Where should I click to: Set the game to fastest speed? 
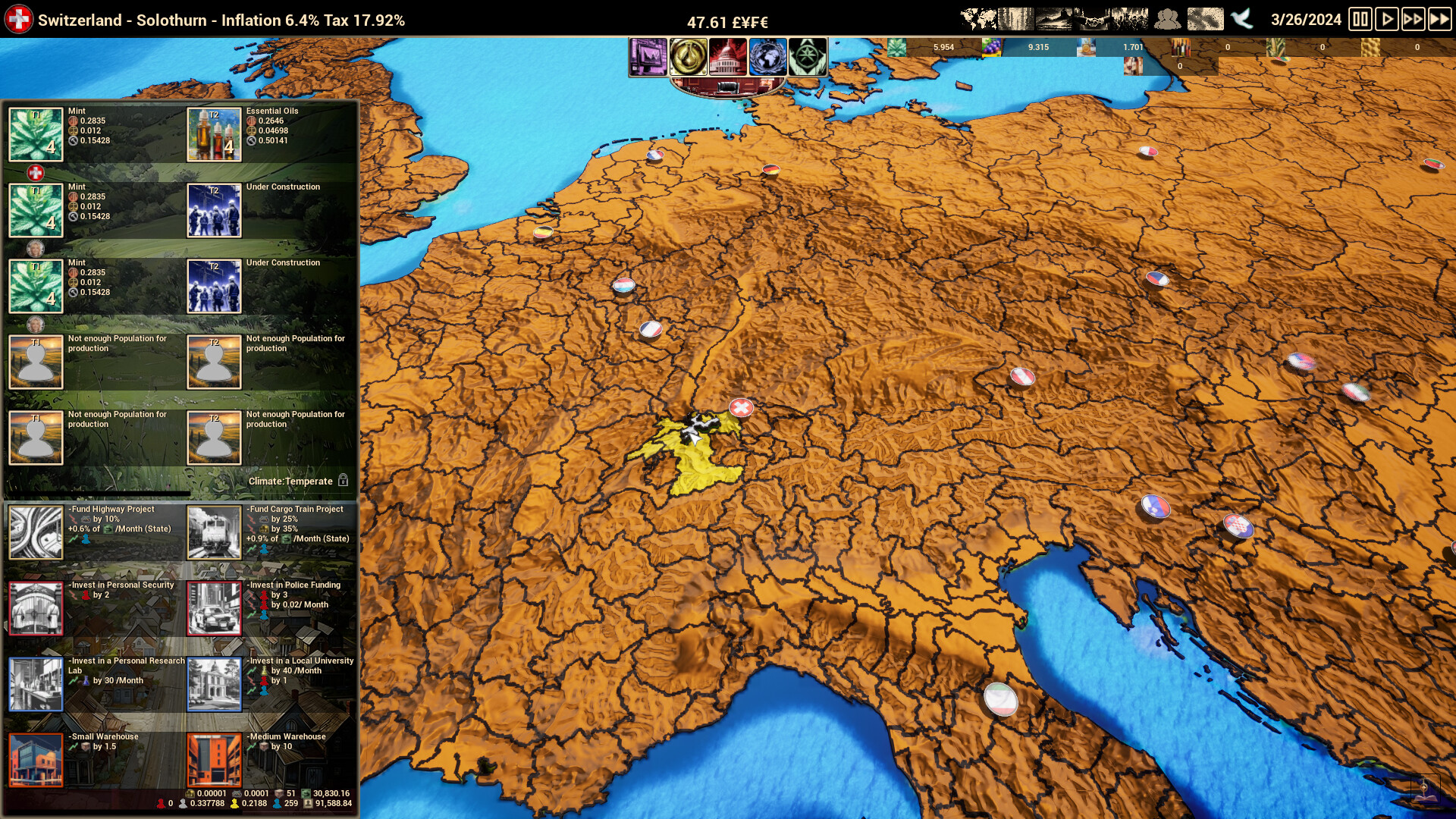tap(1439, 20)
